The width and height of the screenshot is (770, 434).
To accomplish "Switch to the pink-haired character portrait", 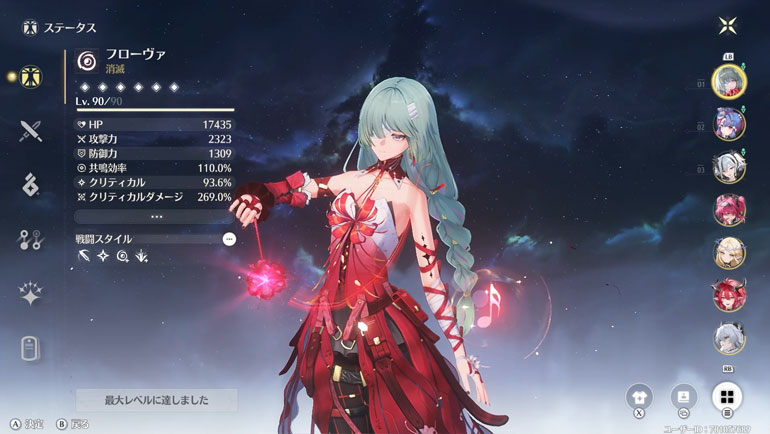I will 728,210.
